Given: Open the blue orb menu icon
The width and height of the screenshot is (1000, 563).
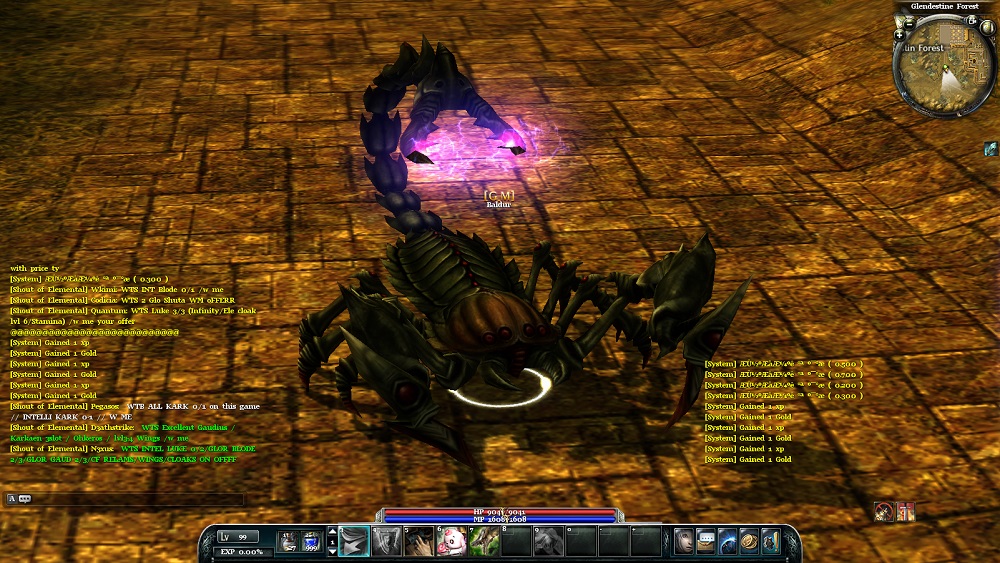Looking at the screenshot, I should pyautogui.click(x=727, y=541).
